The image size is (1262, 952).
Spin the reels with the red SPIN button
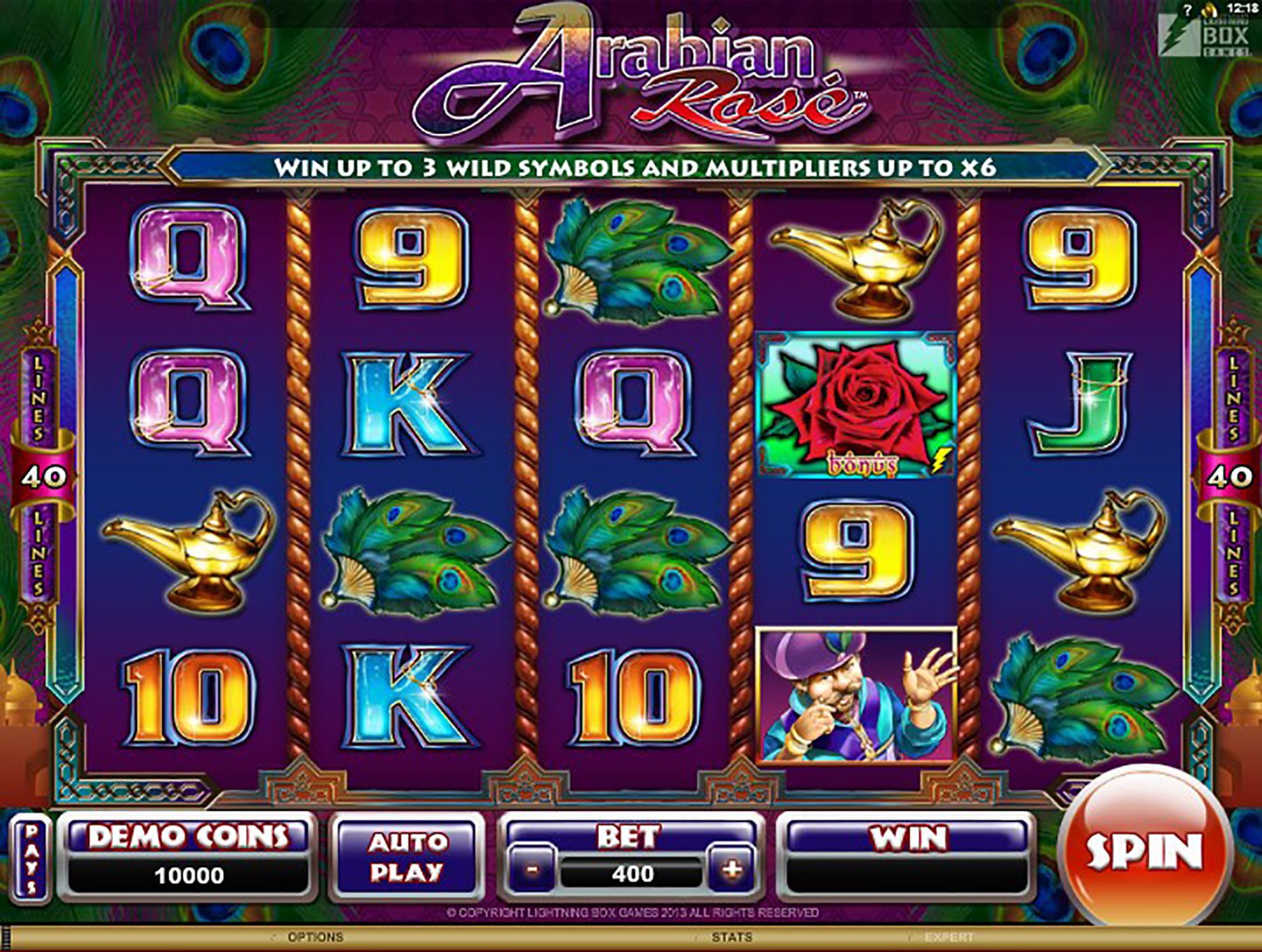[x=1144, y=850]
